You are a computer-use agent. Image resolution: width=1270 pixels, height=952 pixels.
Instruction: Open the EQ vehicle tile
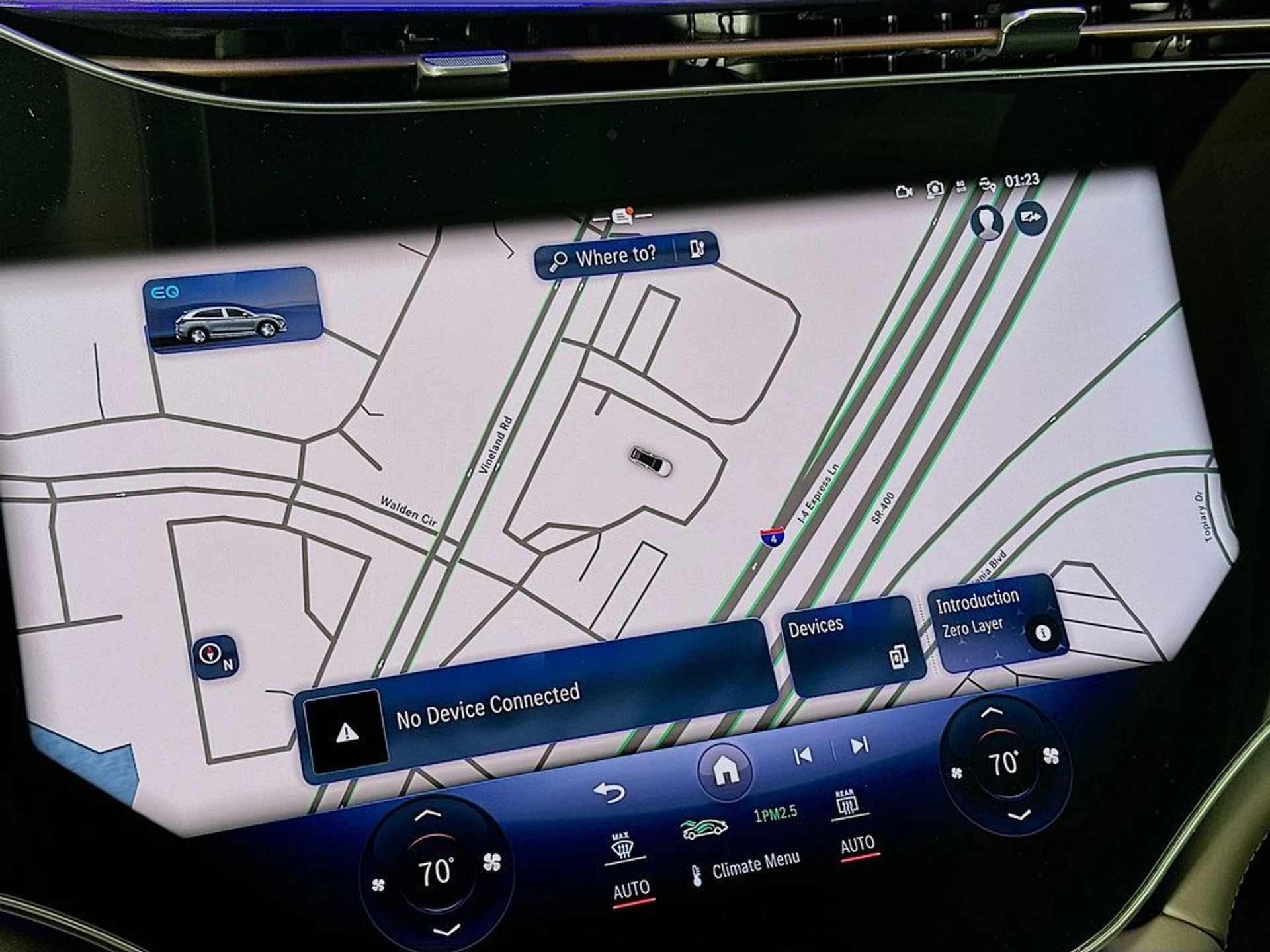pos(232,309)
